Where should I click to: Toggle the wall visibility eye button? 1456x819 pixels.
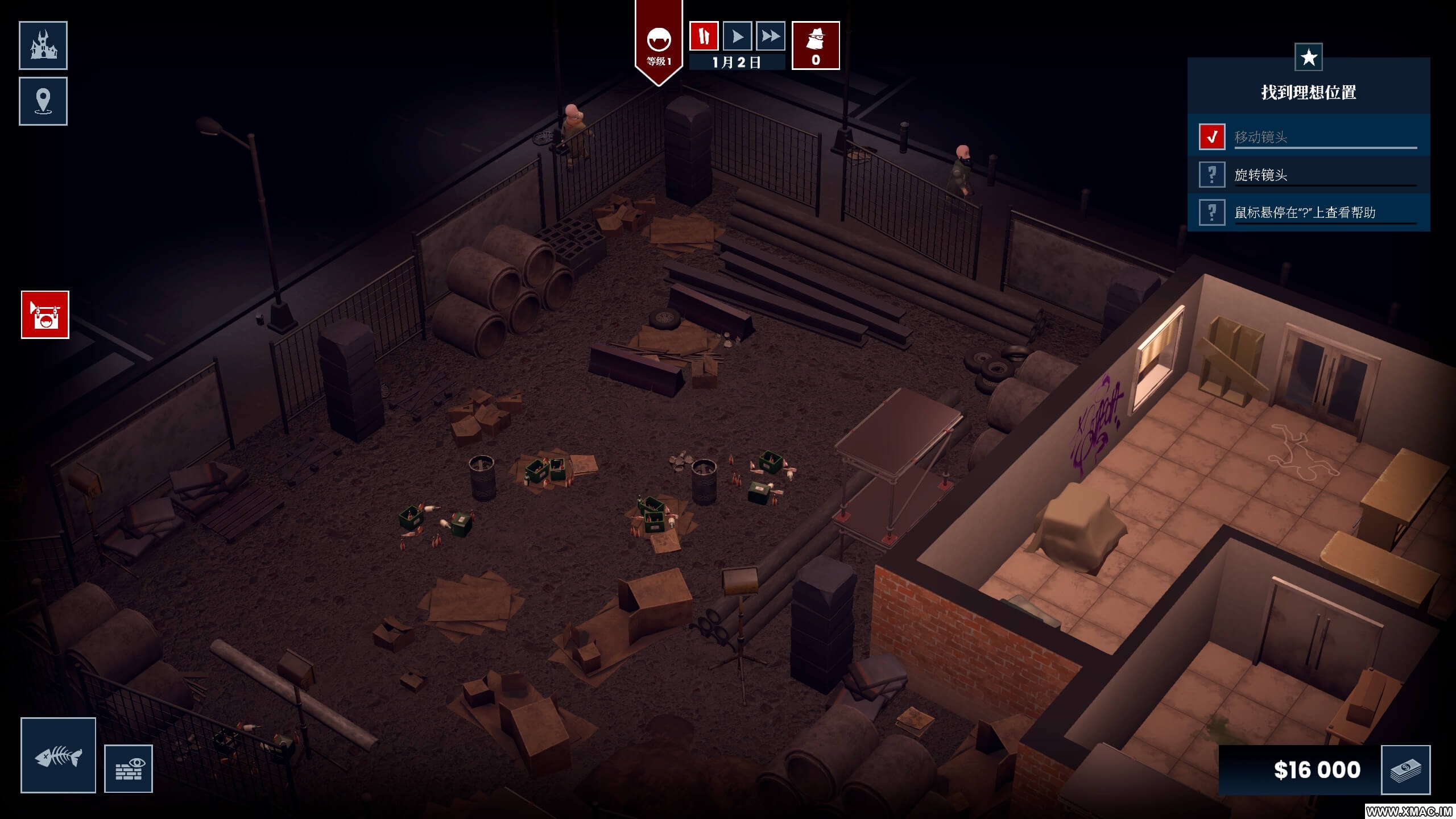129,768
